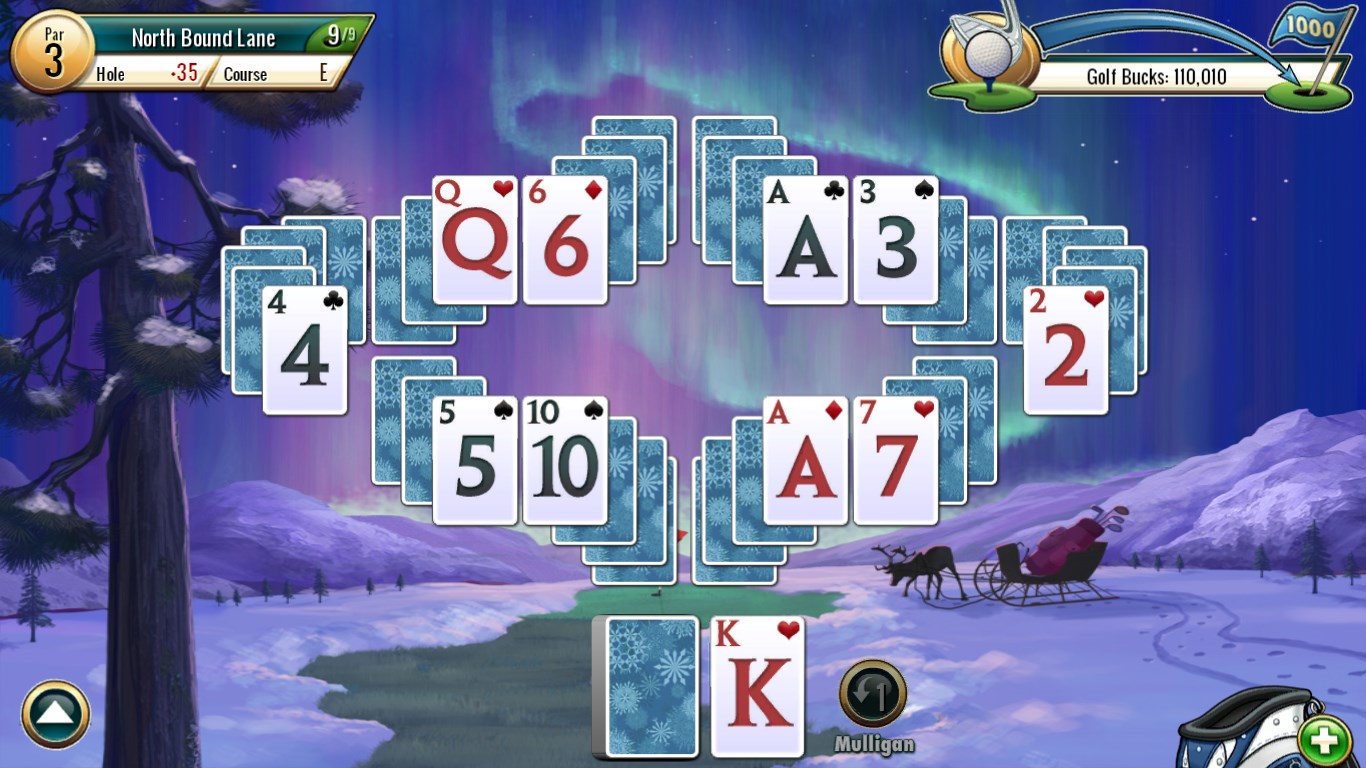Image resolution: width=1366 pixels, height=768 pixels.
Task: Play the Queen of Hearts
Action: pos(477,240)
